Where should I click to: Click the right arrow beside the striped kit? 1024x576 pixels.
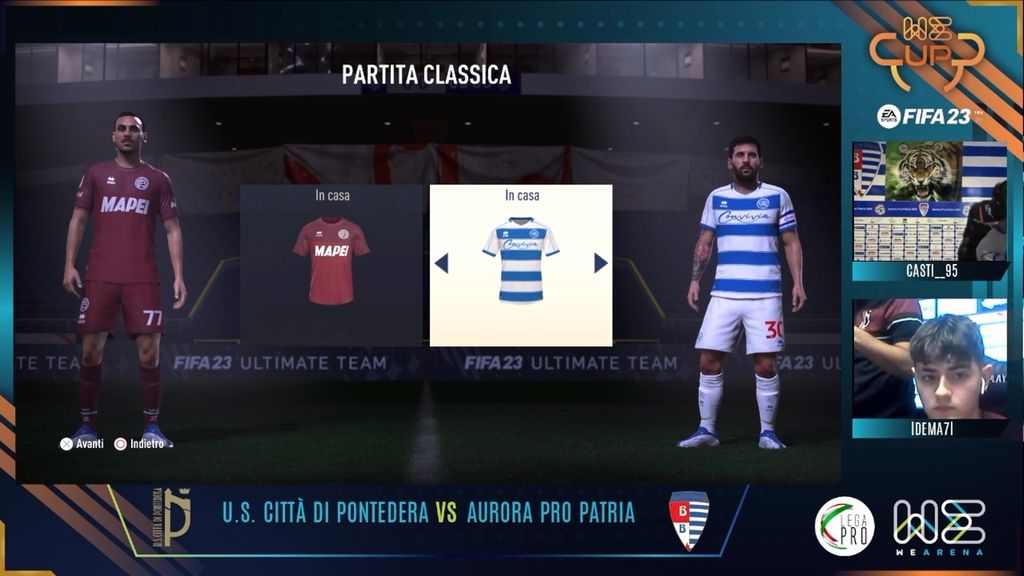(601, 263)
